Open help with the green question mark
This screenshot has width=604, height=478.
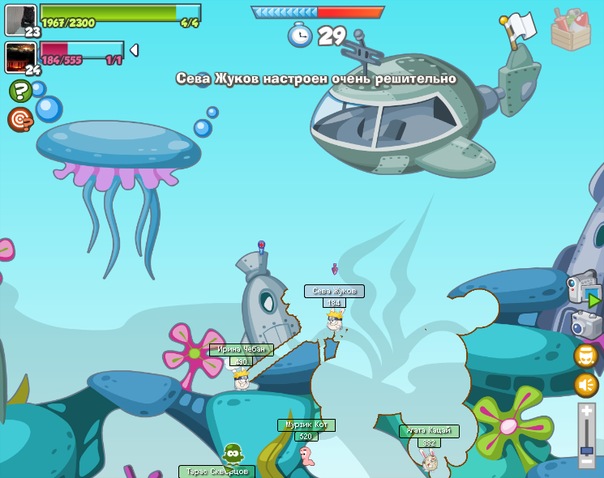click(x=19, y=92)
